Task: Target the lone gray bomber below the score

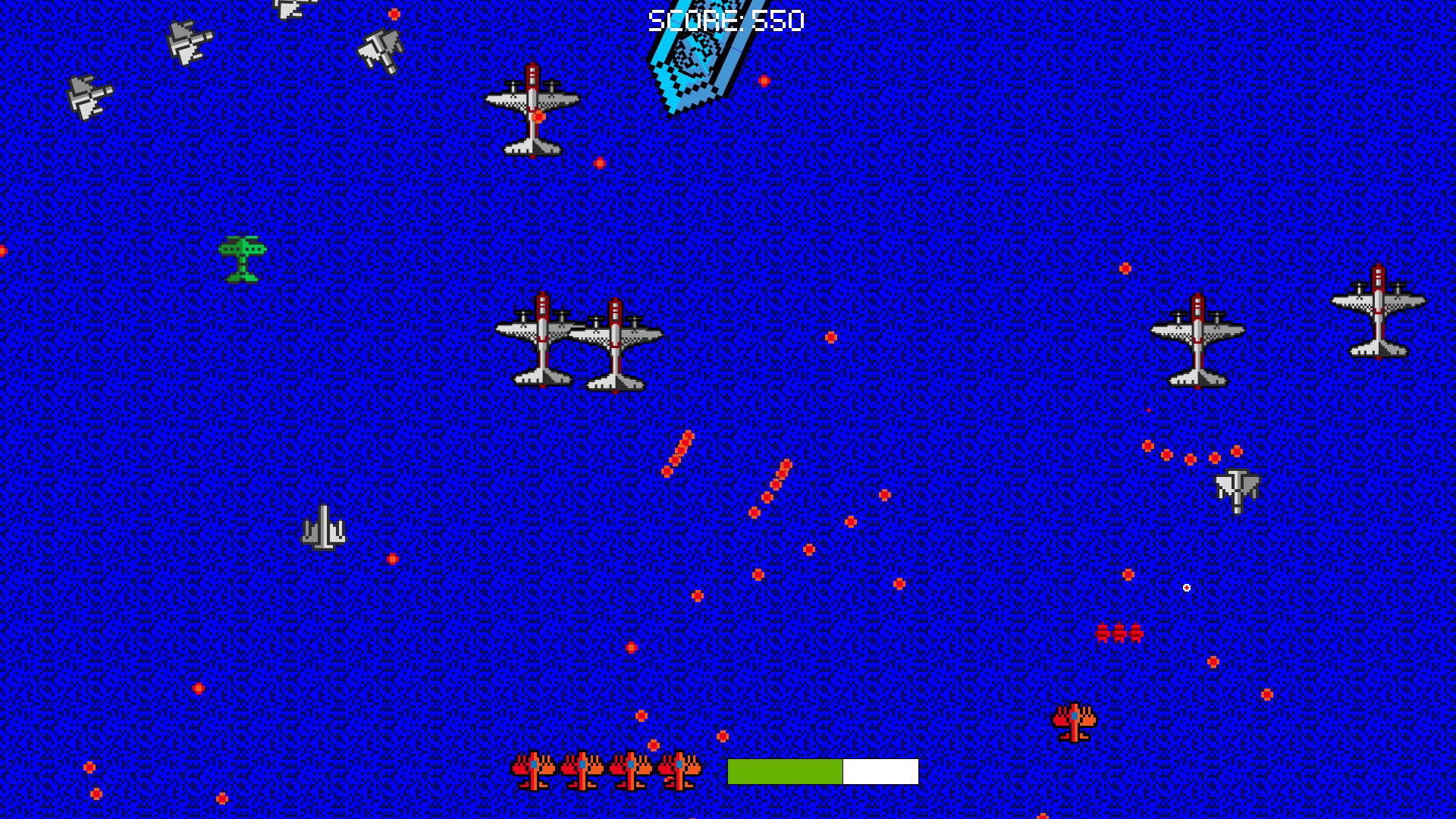Action: tap(533, 110)
